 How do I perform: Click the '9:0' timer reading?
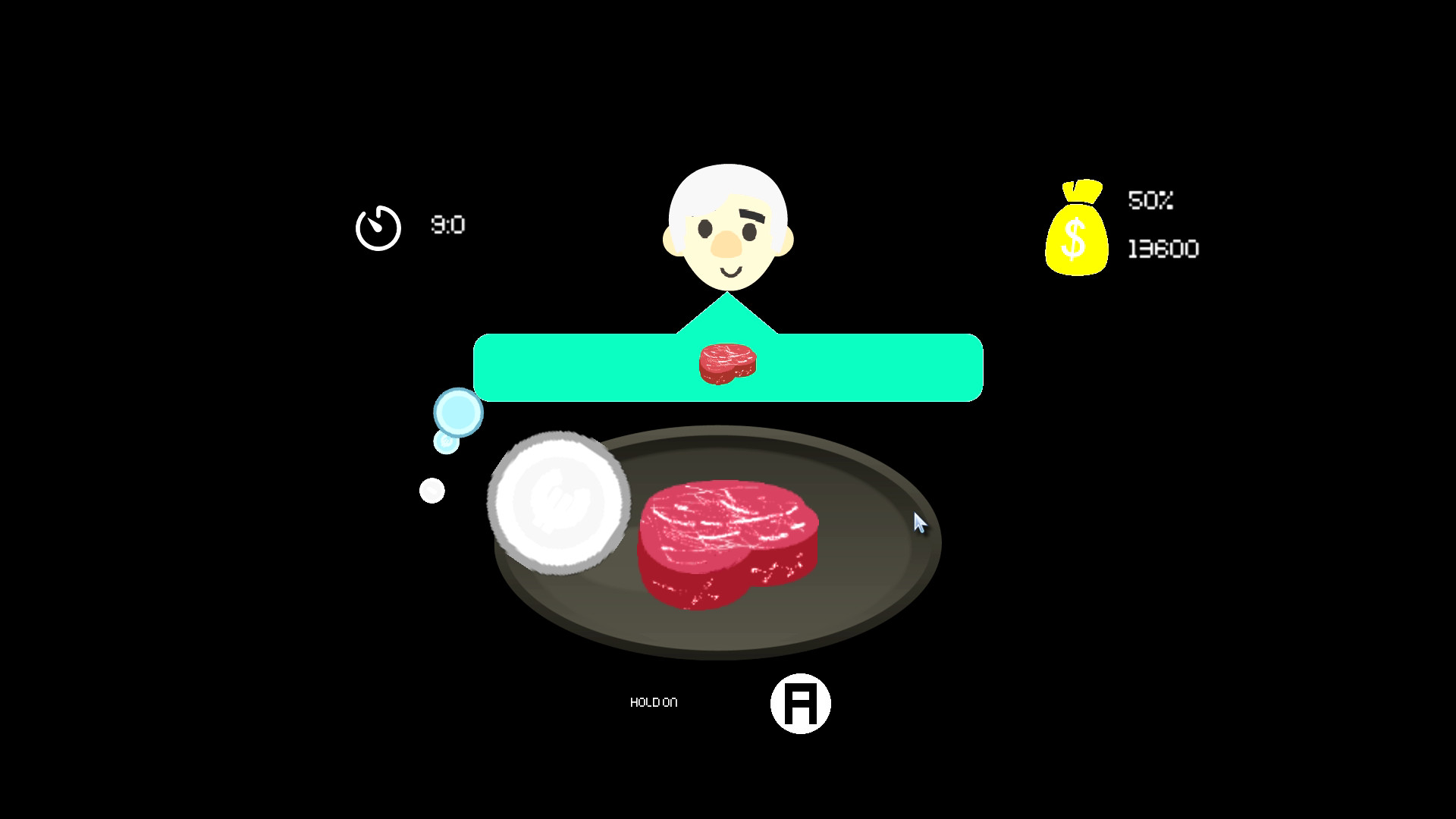447,224
